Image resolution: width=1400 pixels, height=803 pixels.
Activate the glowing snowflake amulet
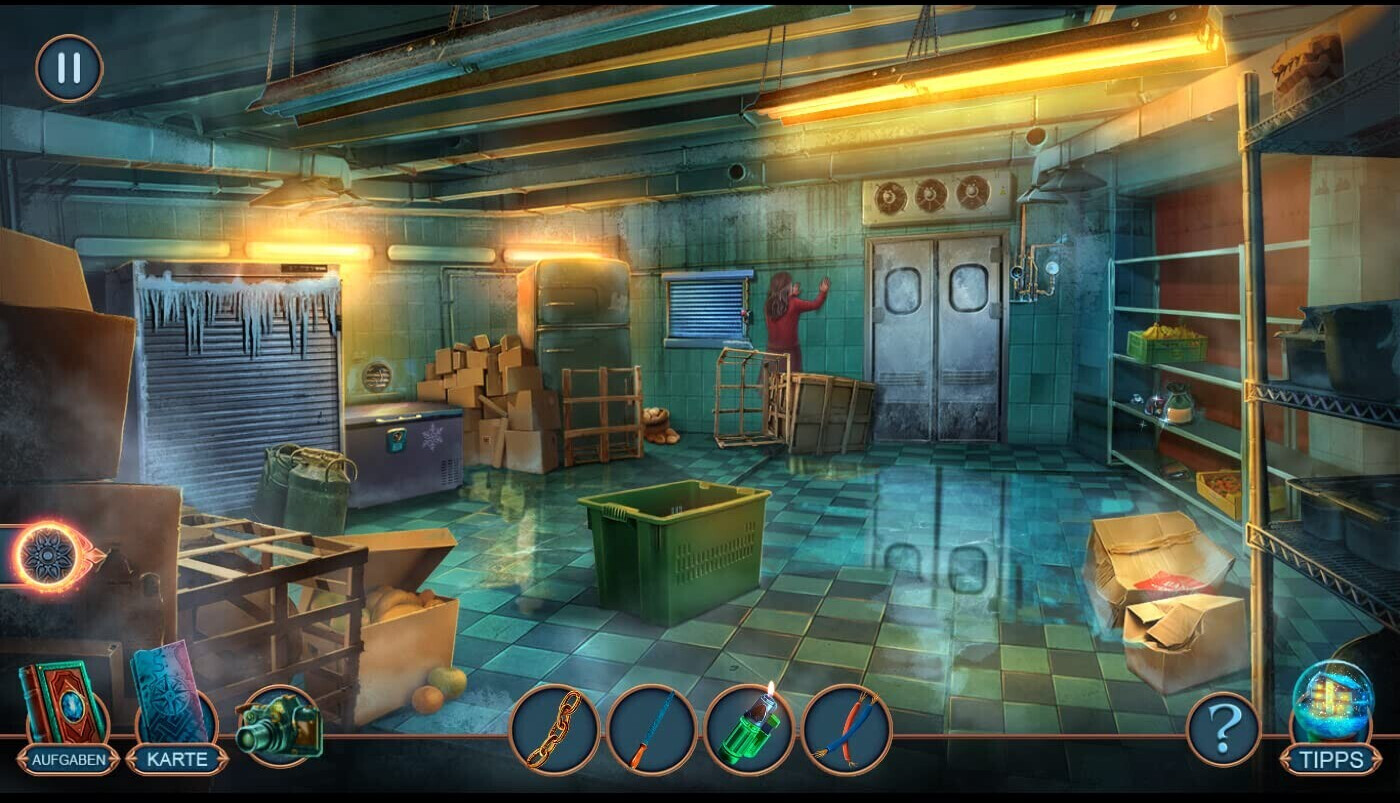coord(47,553)
